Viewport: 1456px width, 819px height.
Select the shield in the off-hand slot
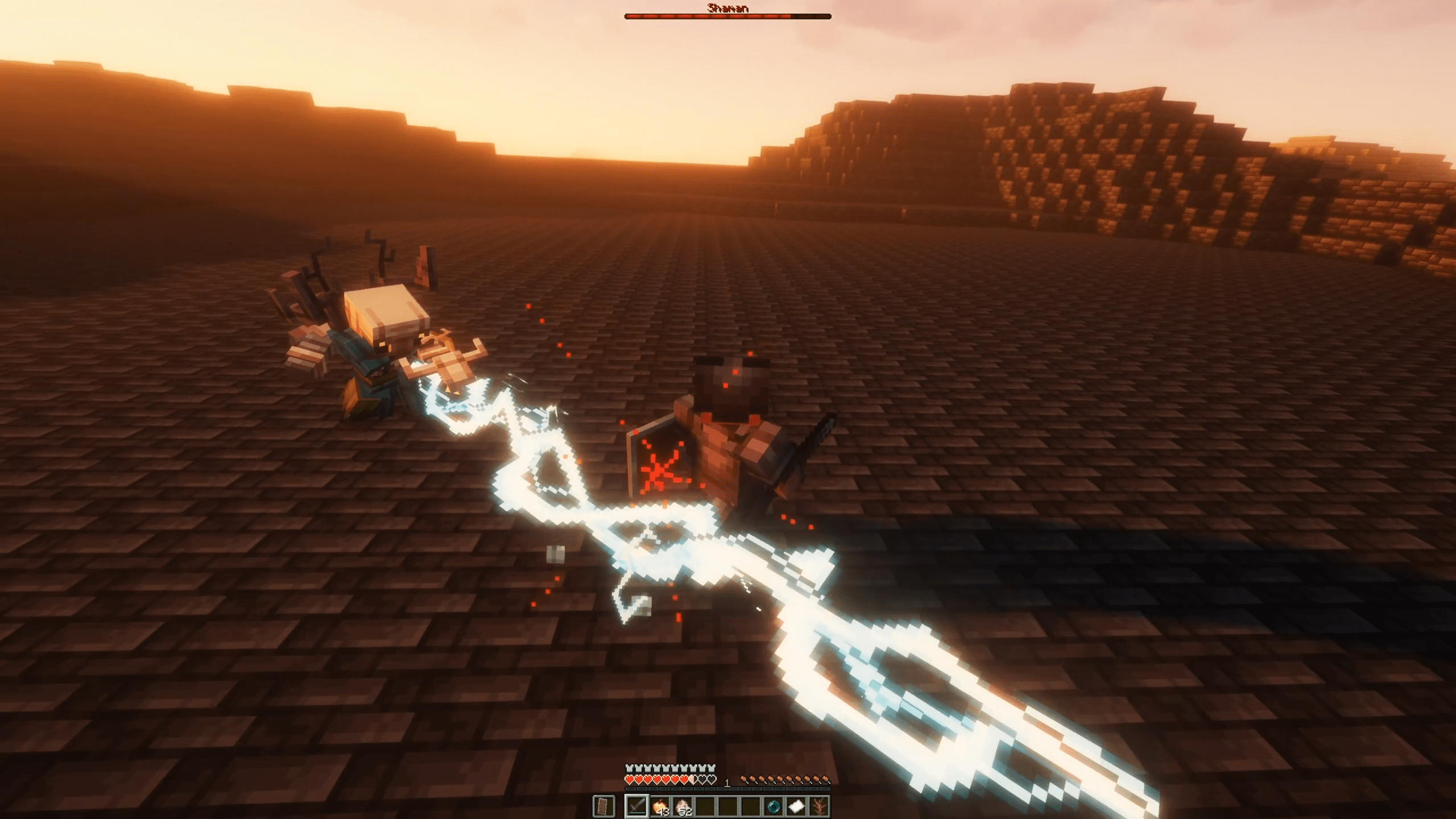(x=603, y=806)
